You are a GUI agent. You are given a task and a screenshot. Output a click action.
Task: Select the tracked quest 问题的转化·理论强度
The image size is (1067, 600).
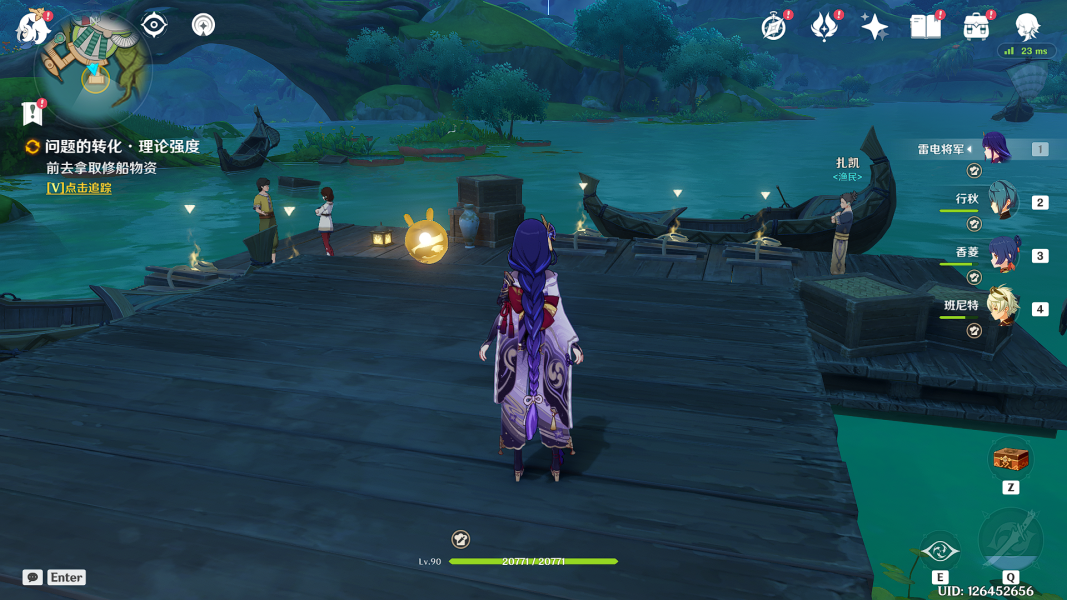[121, 147]
